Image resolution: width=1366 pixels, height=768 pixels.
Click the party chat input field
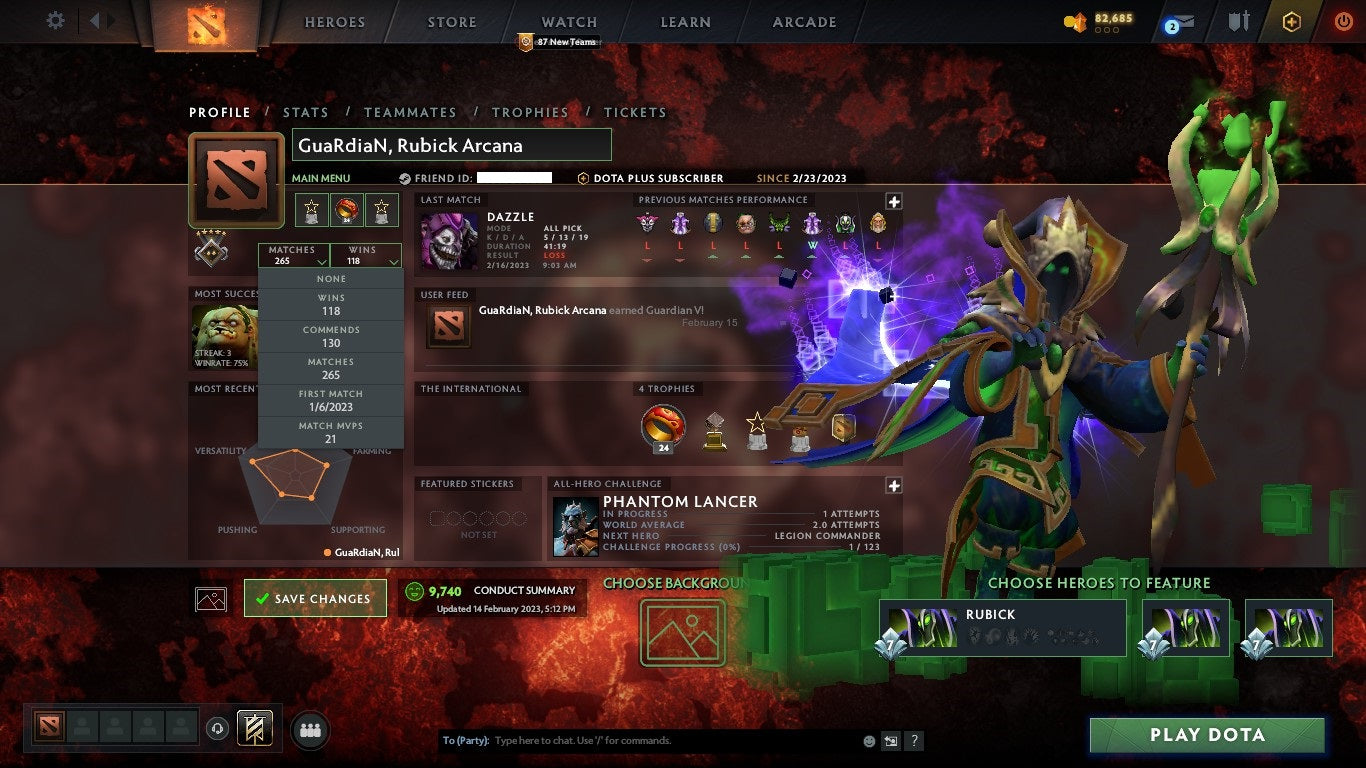click(x=650, y=740)
